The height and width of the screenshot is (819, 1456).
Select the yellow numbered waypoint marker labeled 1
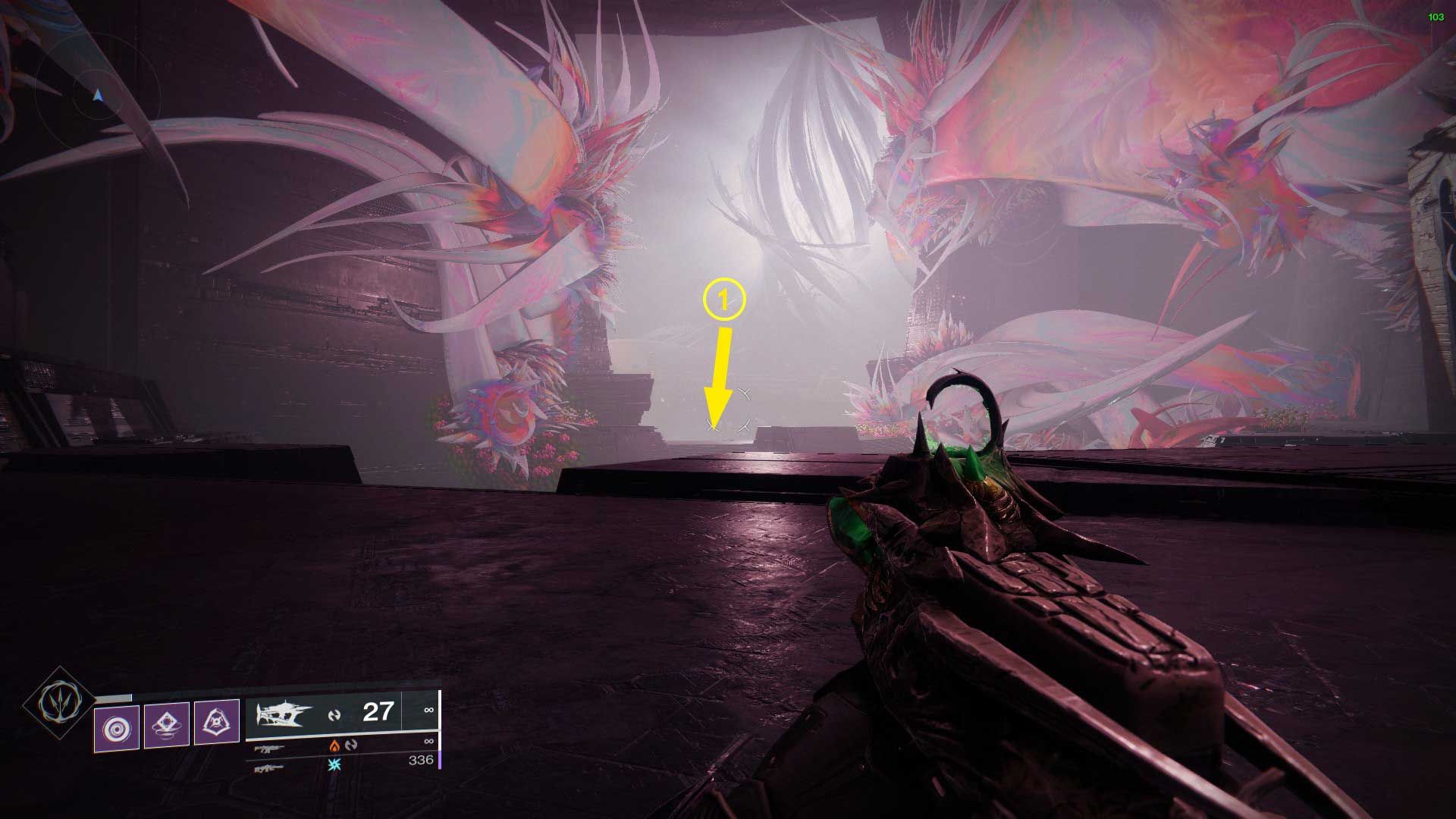pyautogui.click(x=724, y=300)
